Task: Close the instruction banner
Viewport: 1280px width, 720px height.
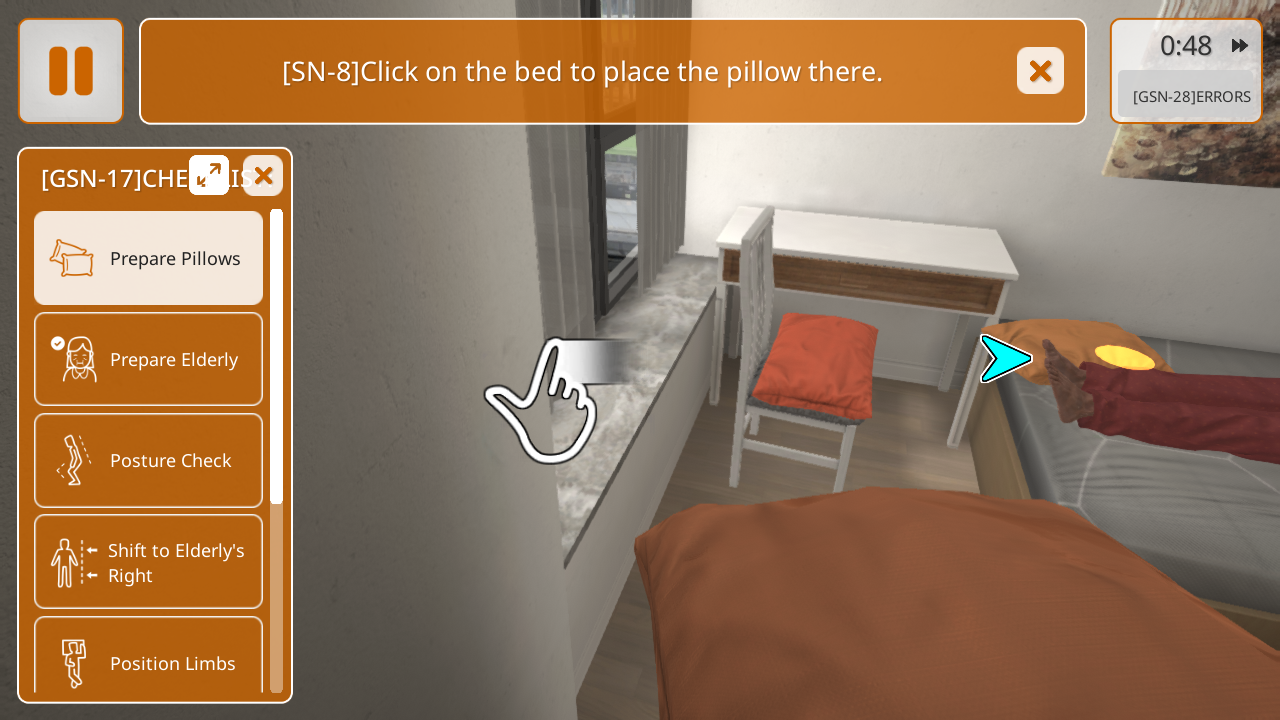Action: (1040, 71)
